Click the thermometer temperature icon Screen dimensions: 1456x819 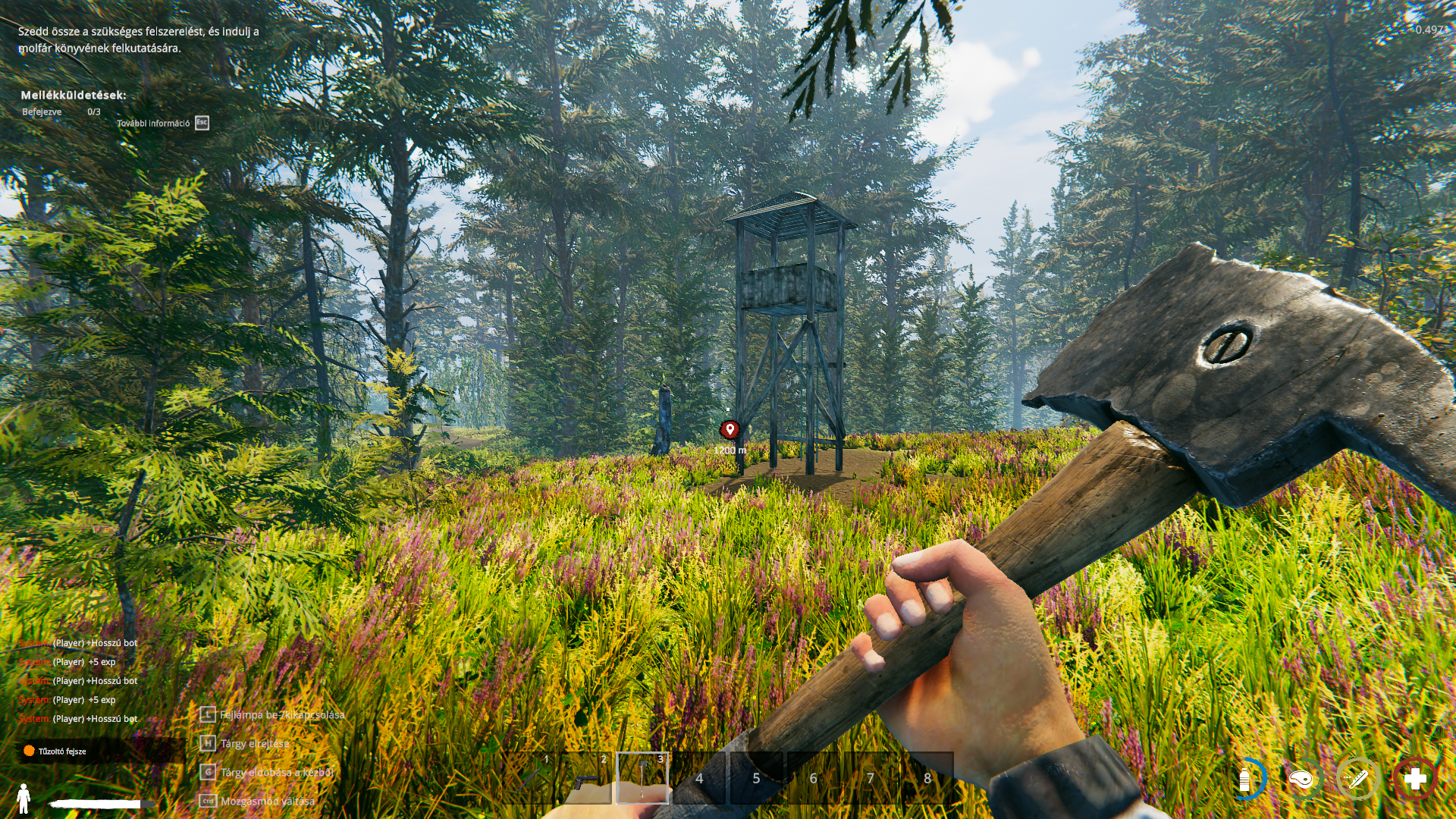(1357, 779)
